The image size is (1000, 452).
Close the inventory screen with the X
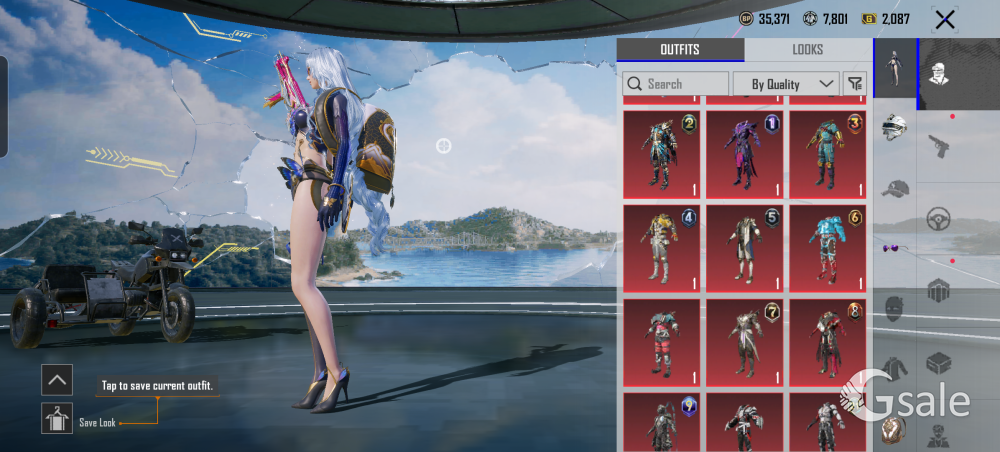[944, 19]
